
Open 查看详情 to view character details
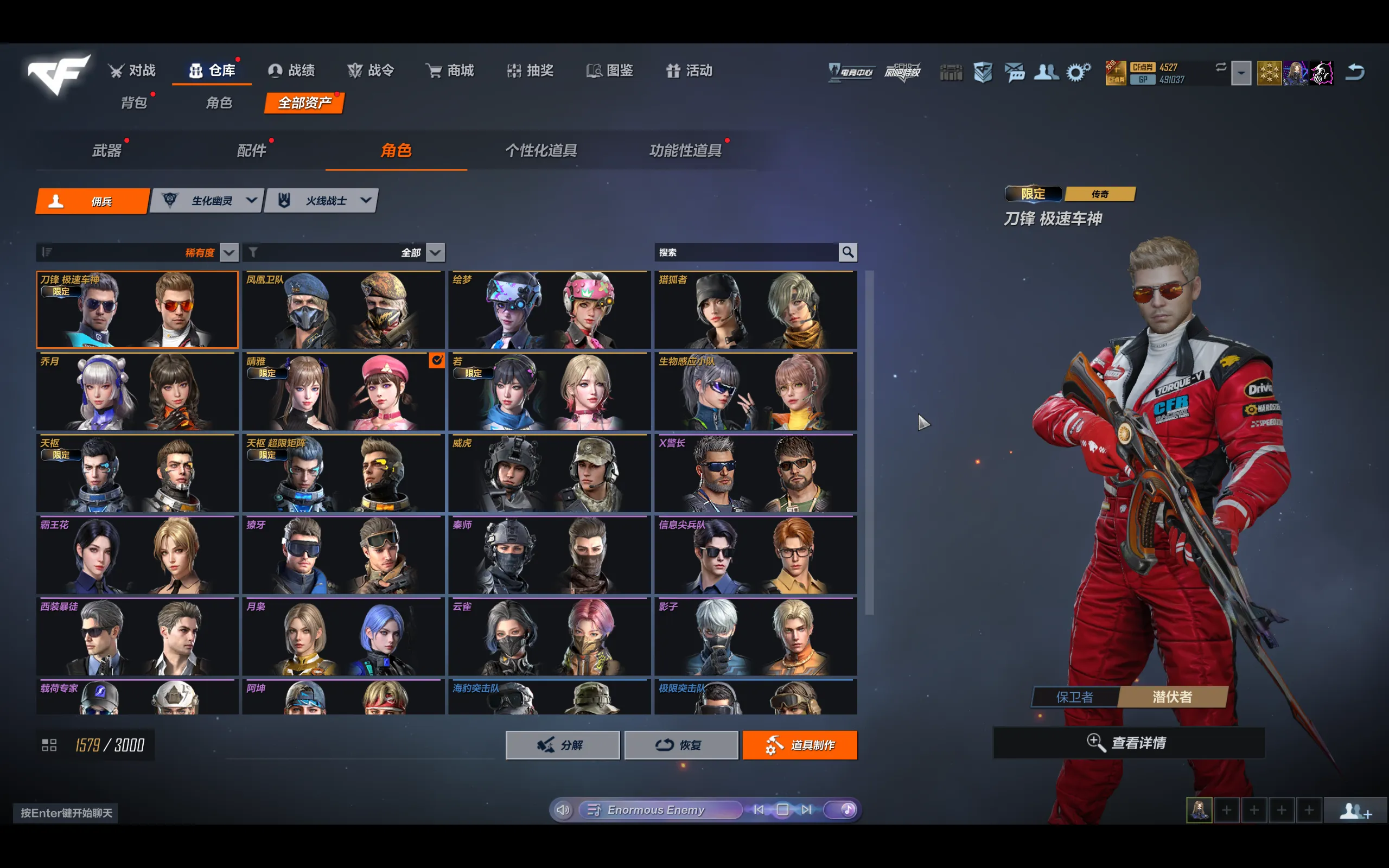pos(1129,743)
